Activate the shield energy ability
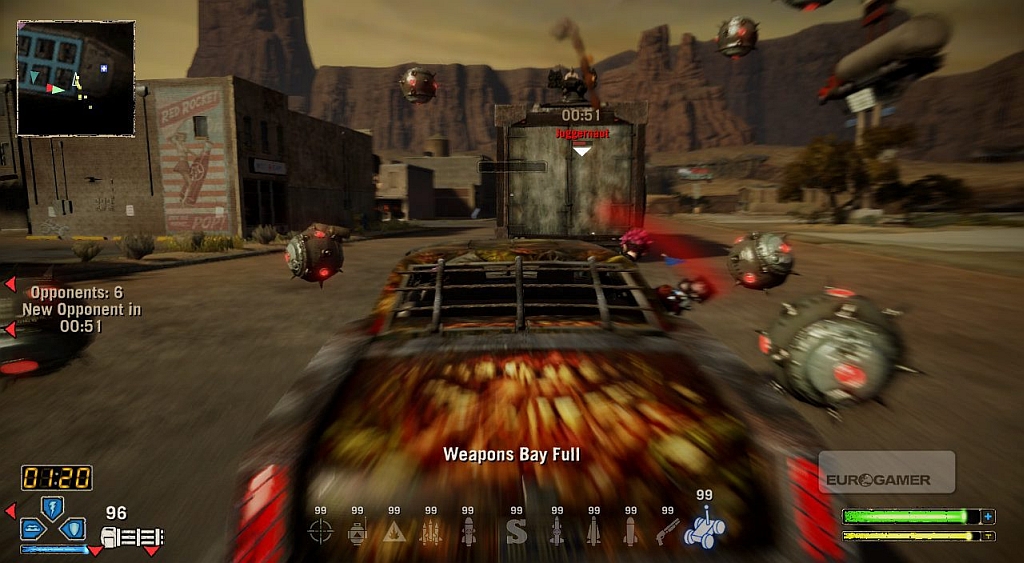The width and height of the screenshot is (1024, 563). click(72, 528)
